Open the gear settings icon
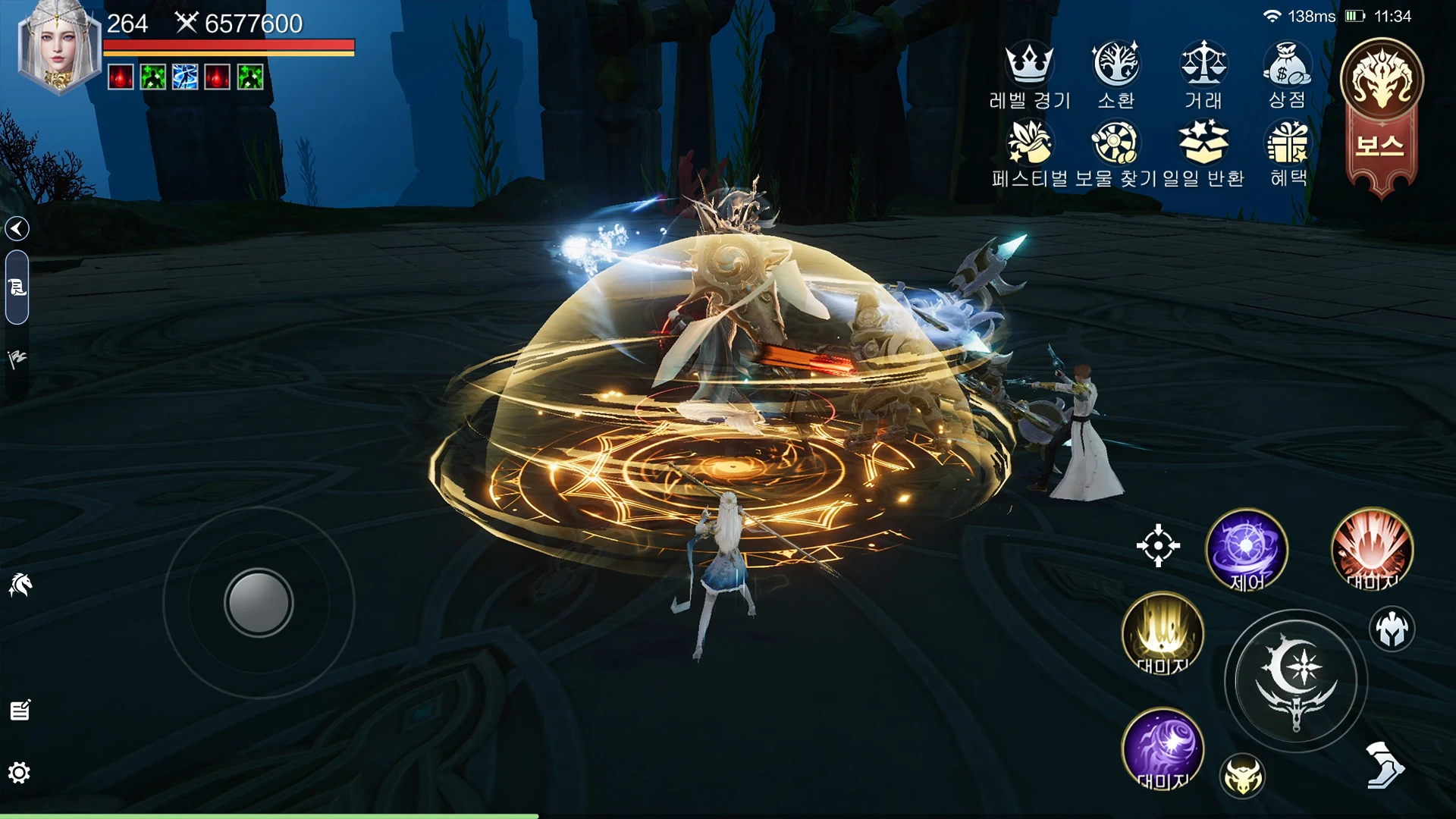This screenshot has width=1456, height=819. [19, 773]
